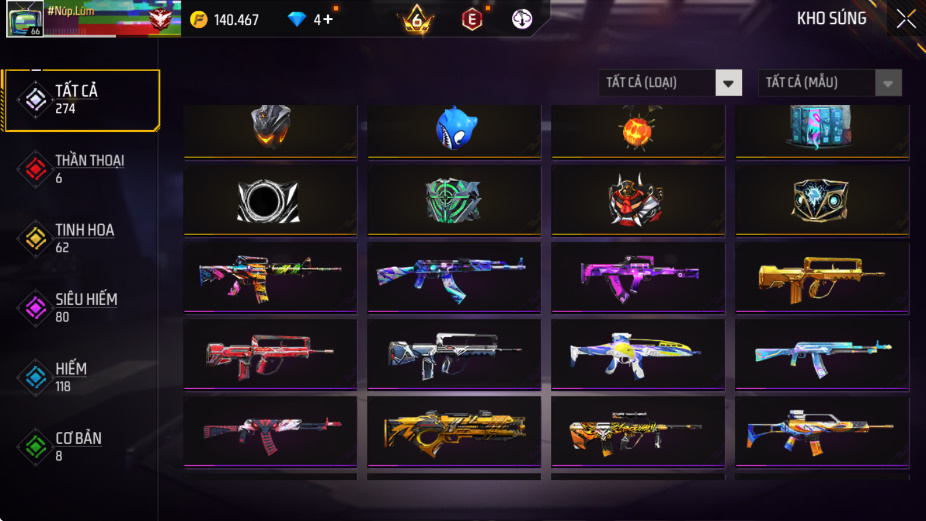Choose the pink and purple rifle skin
The width and height of the screenshot is (926, 521).
tap(638, 274)
